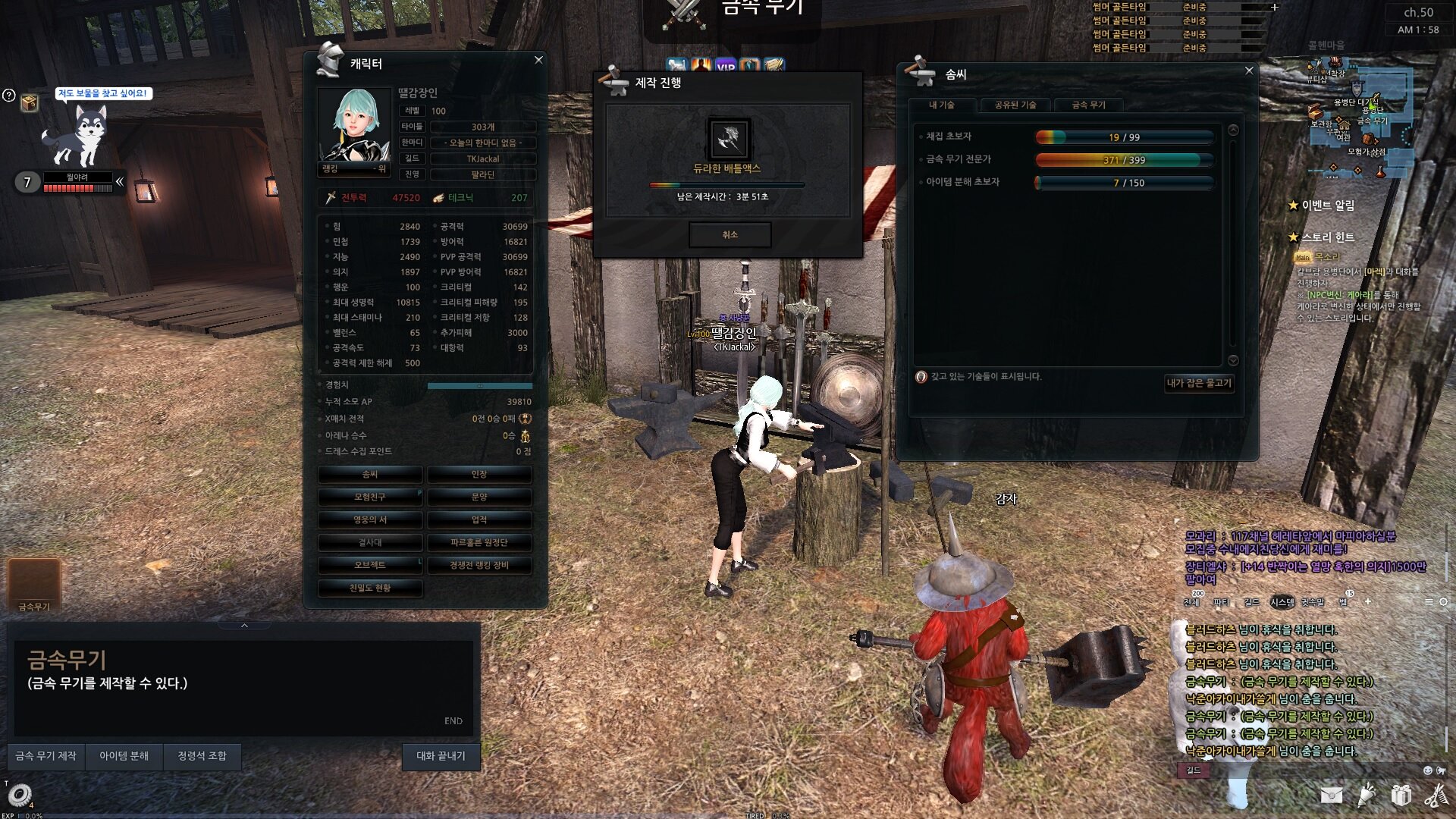Switch chat to the 시스템 tab

tap(1282, 602)
